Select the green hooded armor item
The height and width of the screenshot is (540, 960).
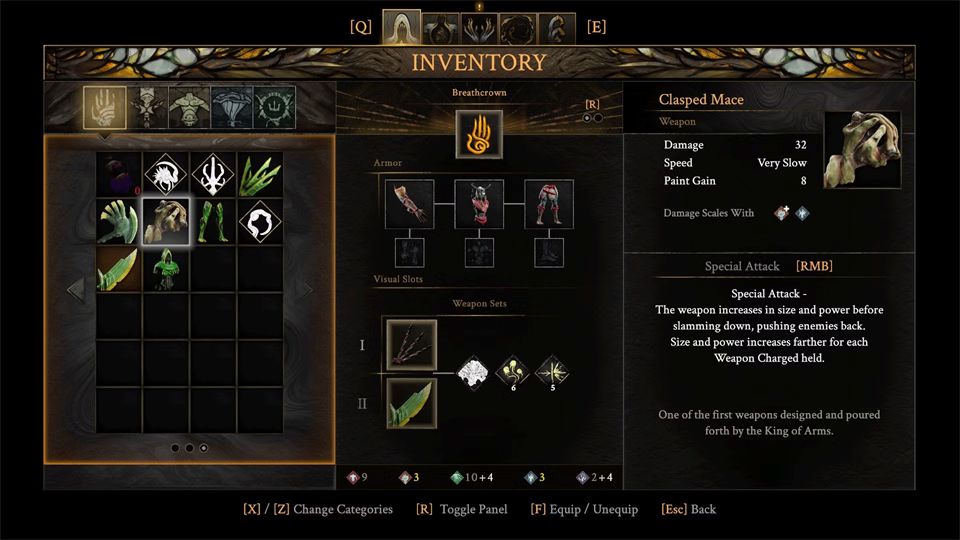(x=166, y=268)
